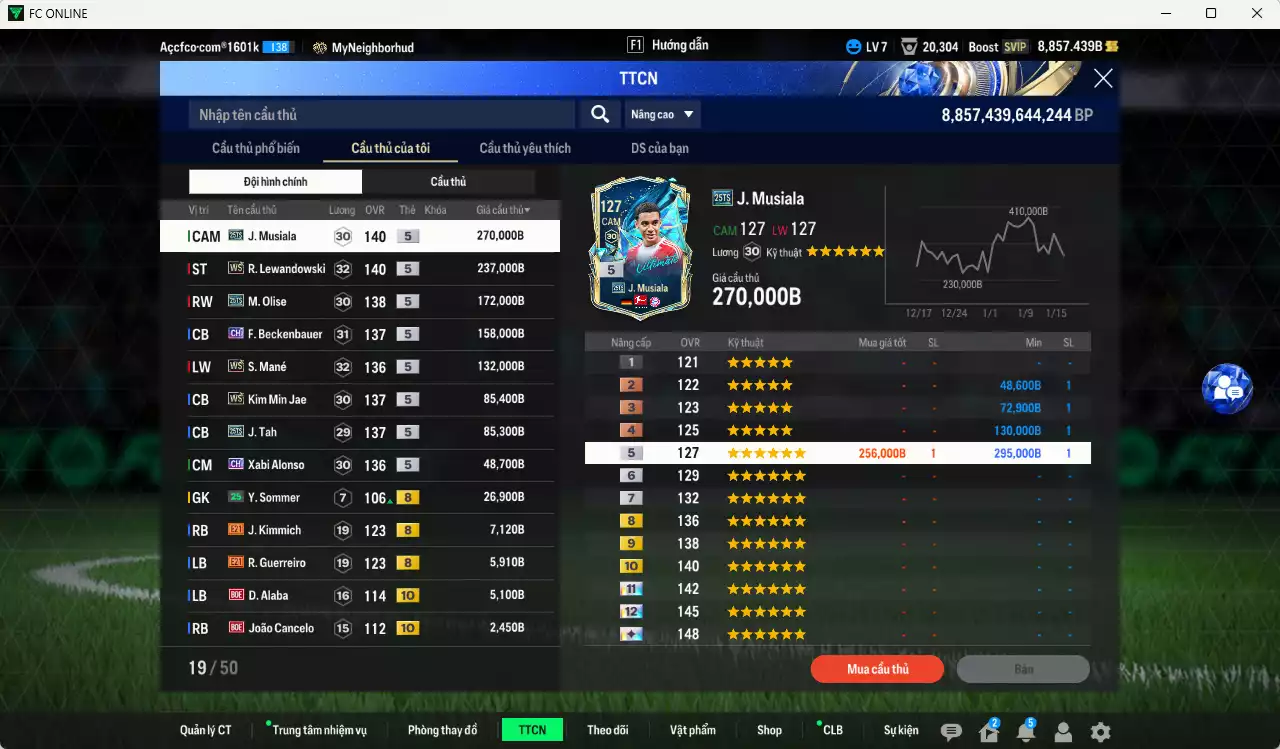Open the Theo dõi tab at bottom
The width and height of the screenshot is (1280, 749).
pos(608,729)
